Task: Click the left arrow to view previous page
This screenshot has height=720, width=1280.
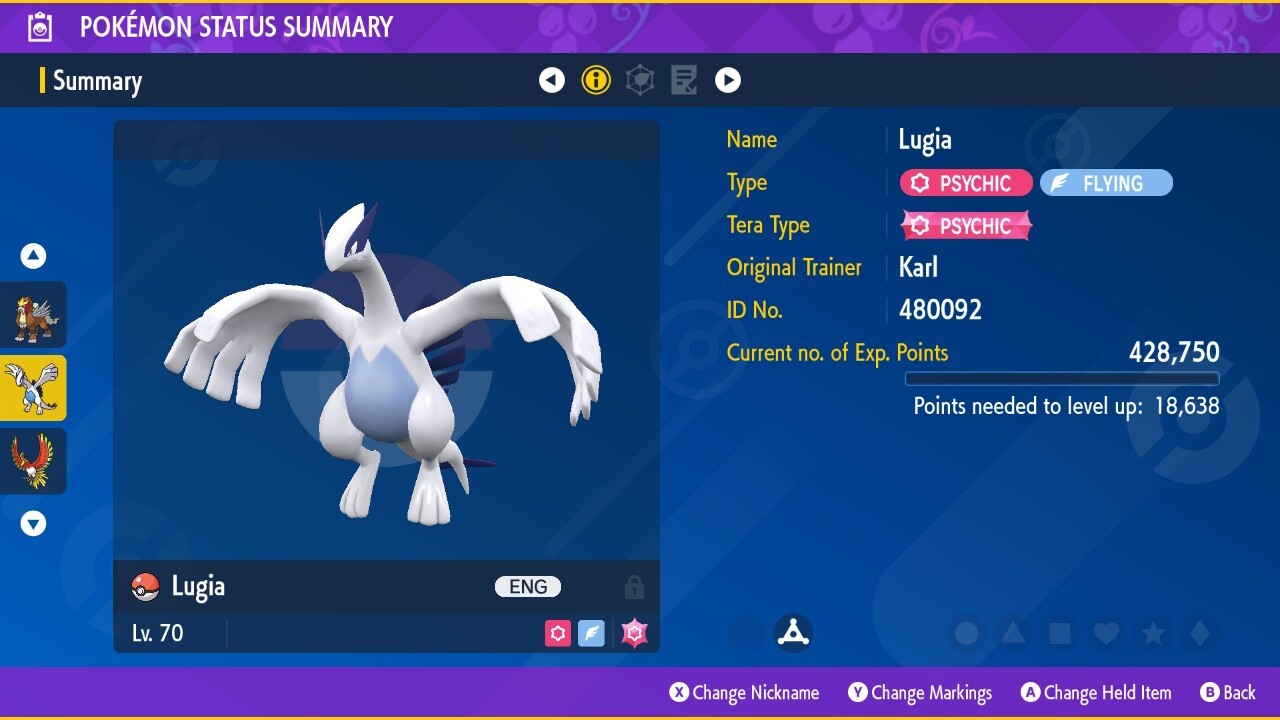Action: pos(552,80)
